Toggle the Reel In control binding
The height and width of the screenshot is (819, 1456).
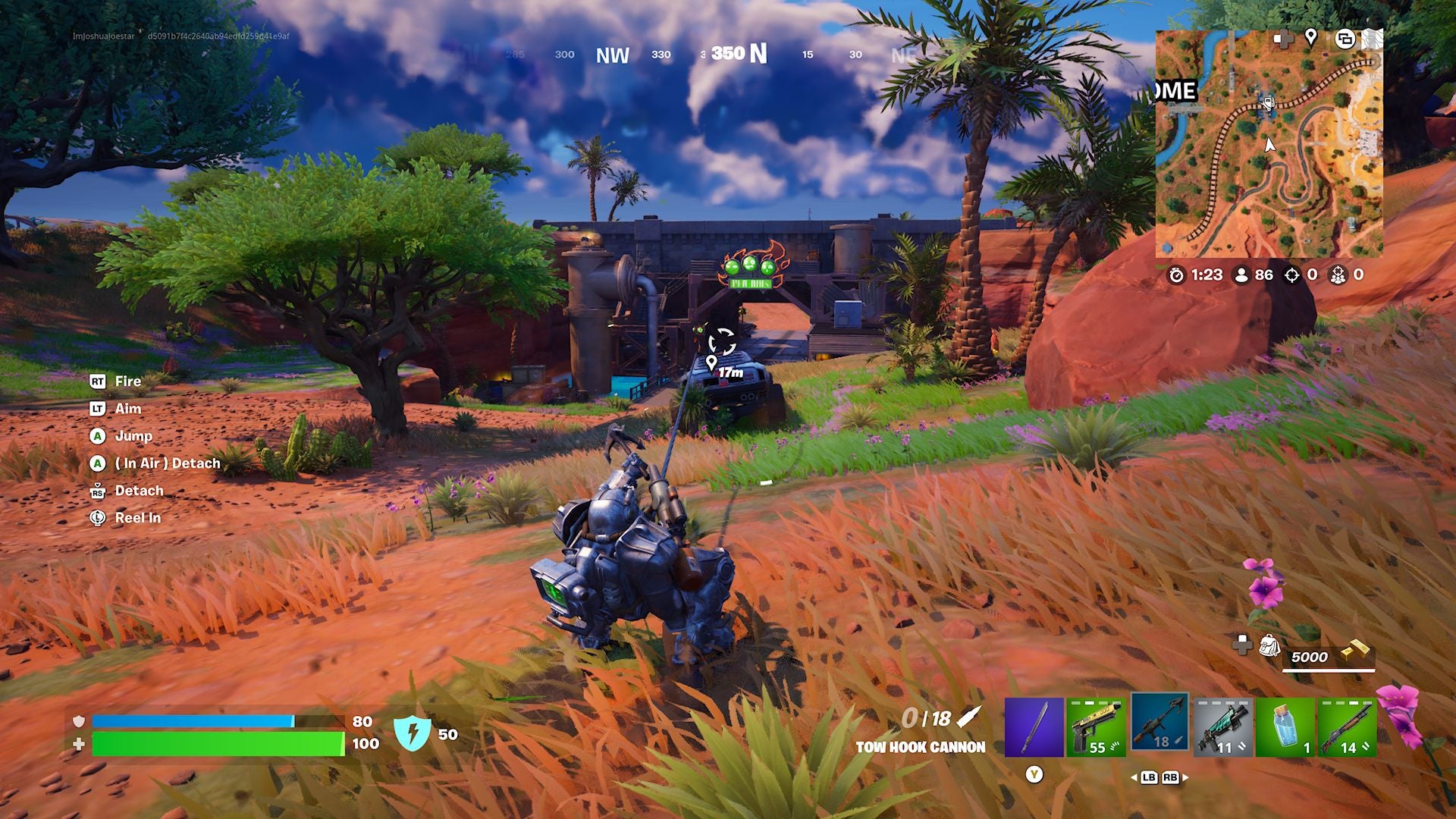pyautogui.click(x=137, y=517)
